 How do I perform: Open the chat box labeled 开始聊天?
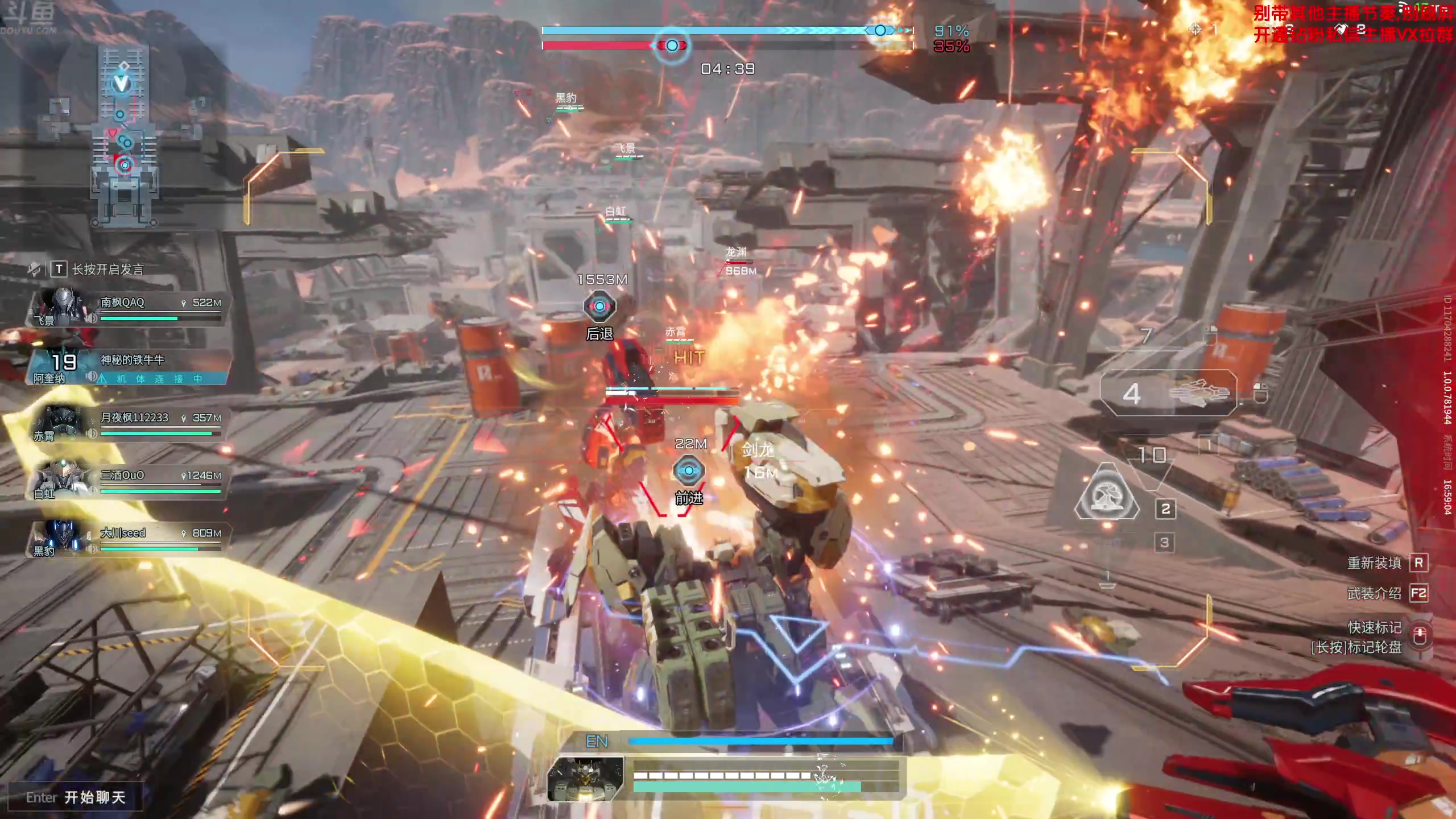[76, 797]
